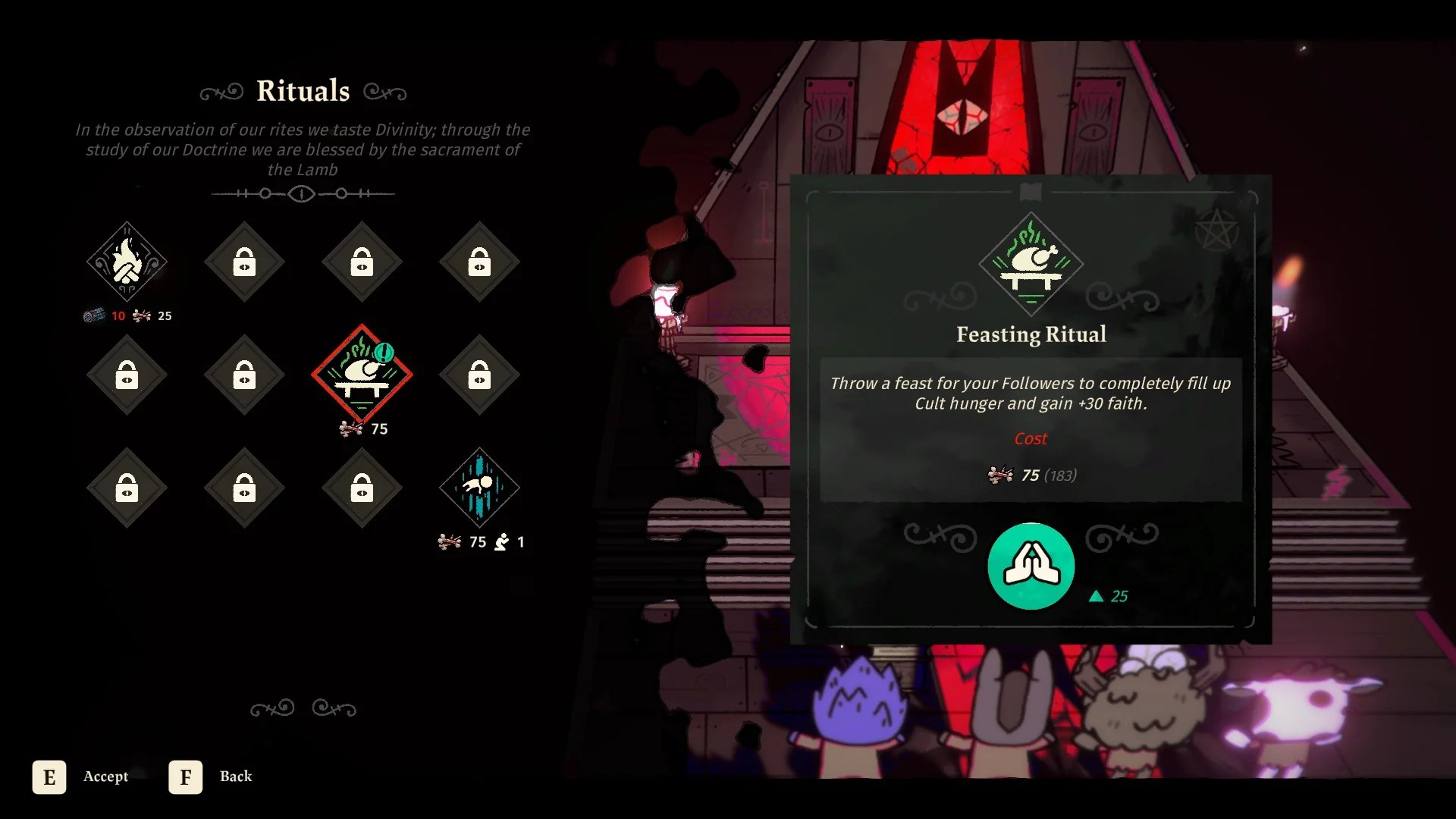Select the teal sacrifice ritual icon
Screen dimensions: 1456x819
(x=479, y=488)
